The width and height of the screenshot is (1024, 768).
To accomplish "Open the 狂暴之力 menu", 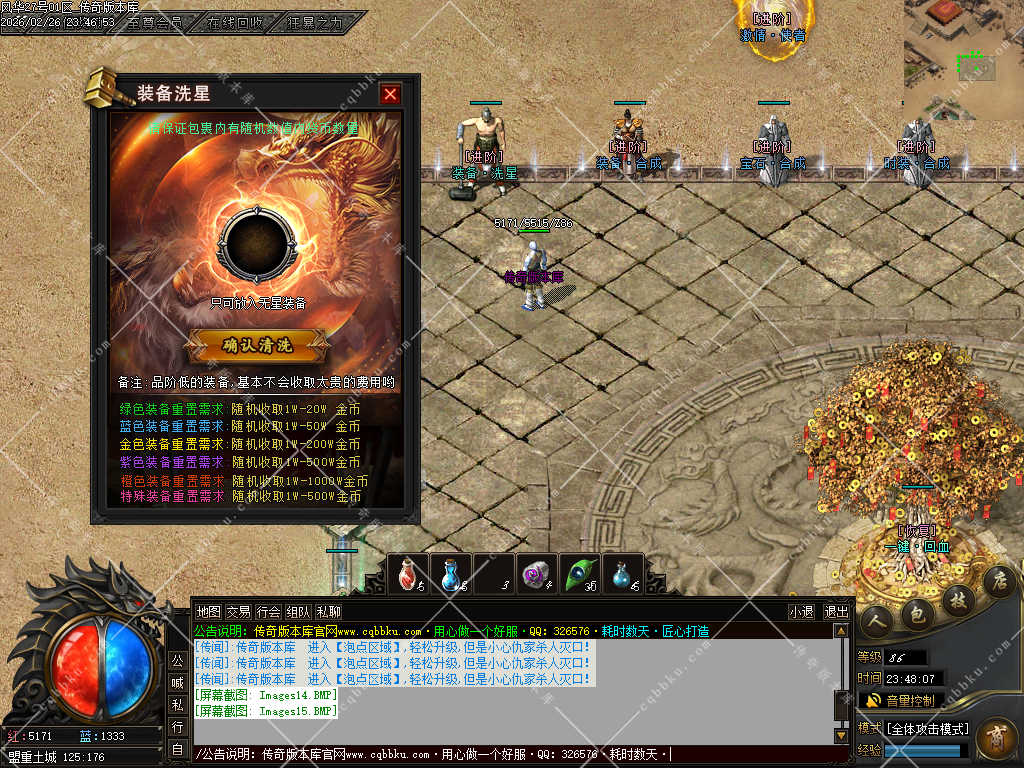I will pyautogui.click(x=314, y=21).
